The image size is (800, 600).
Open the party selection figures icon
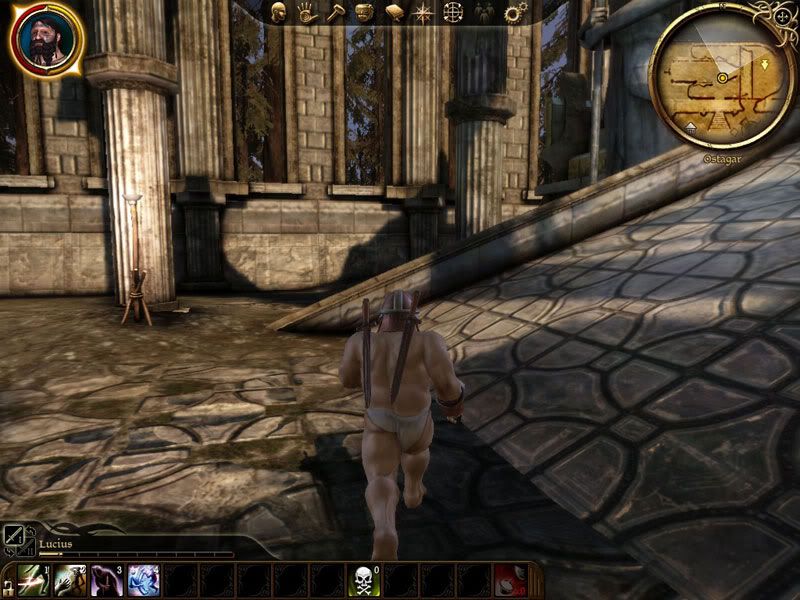pos(484,13)
